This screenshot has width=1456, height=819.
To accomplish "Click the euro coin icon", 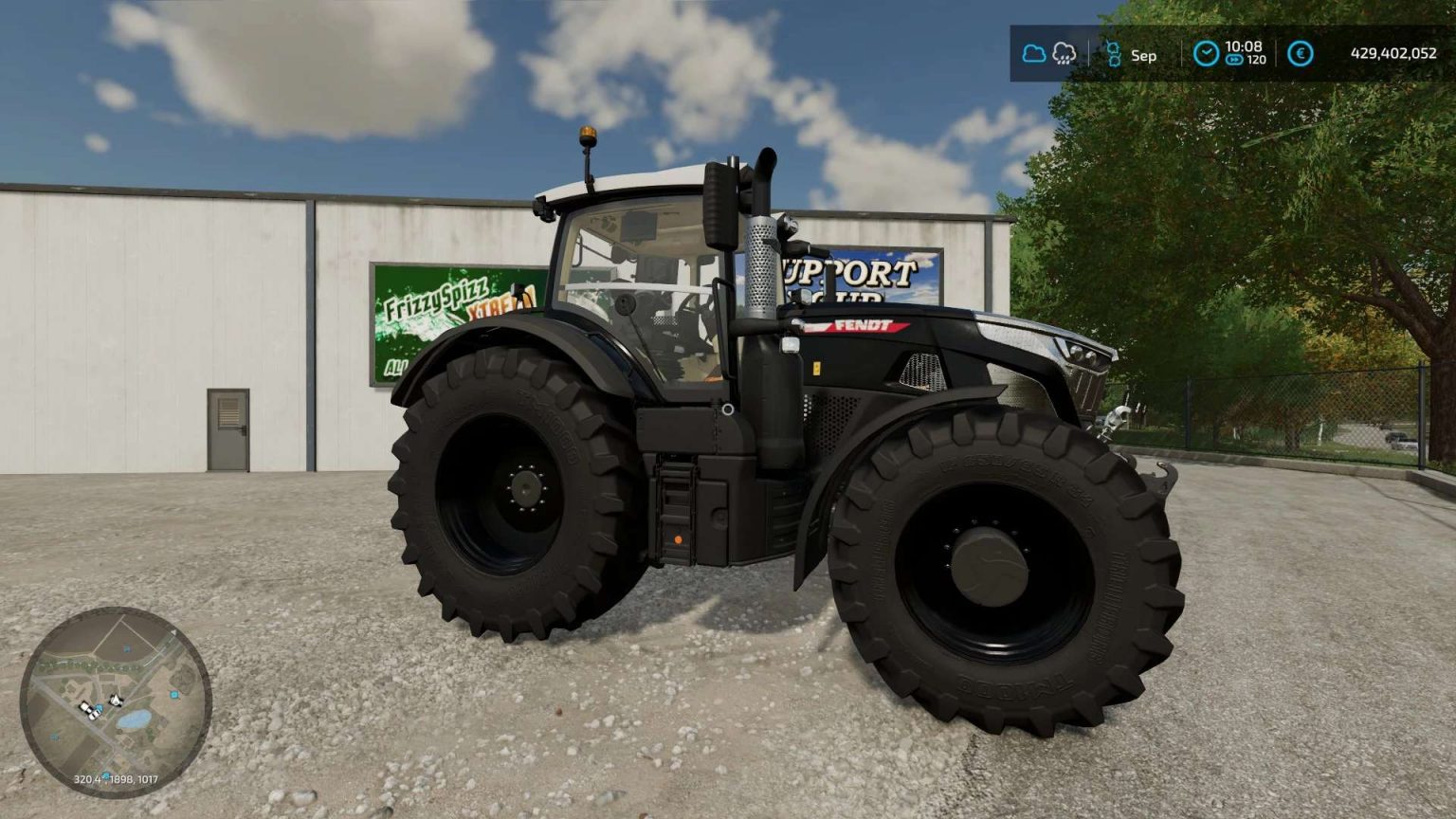I will click(x=1301, y=53).
